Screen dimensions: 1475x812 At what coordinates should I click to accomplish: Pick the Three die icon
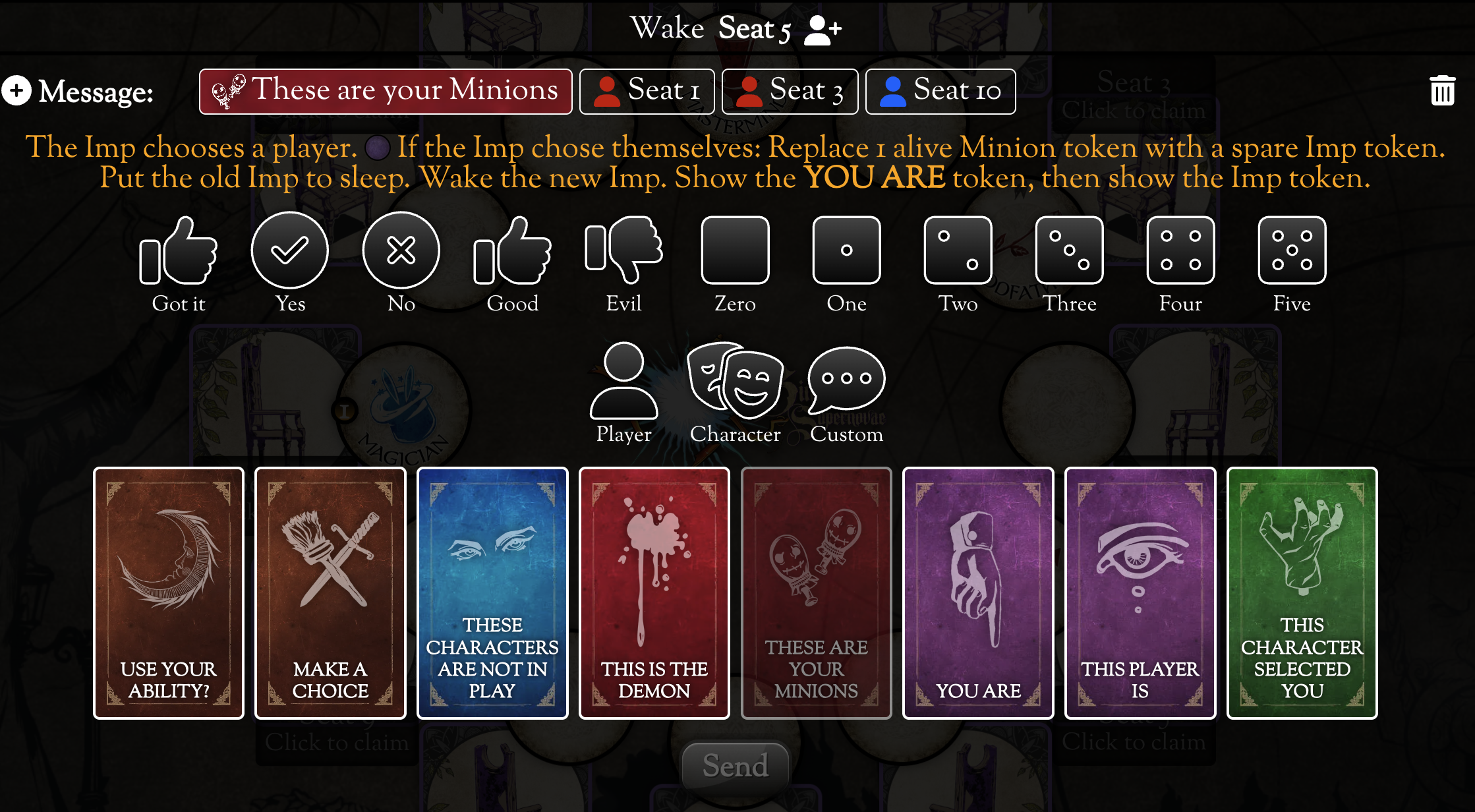(x=1069, y=250)
